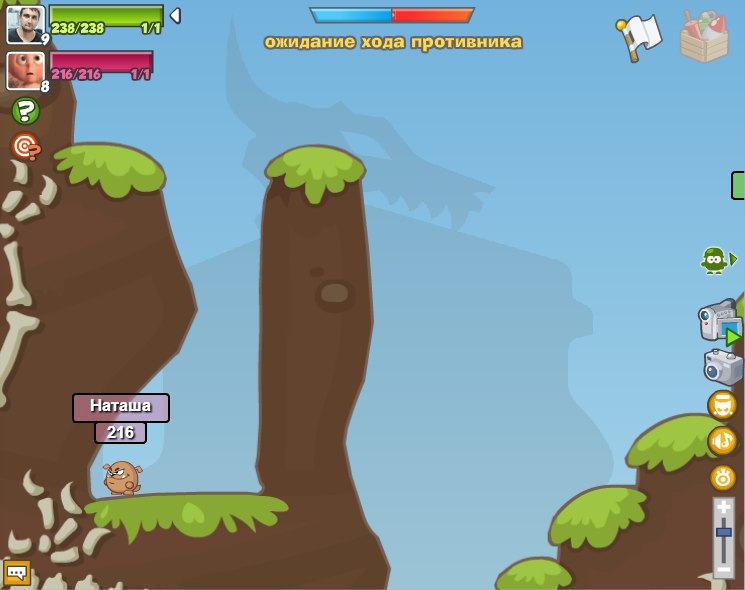Click the orange target hint icon

tap(25, 147)
